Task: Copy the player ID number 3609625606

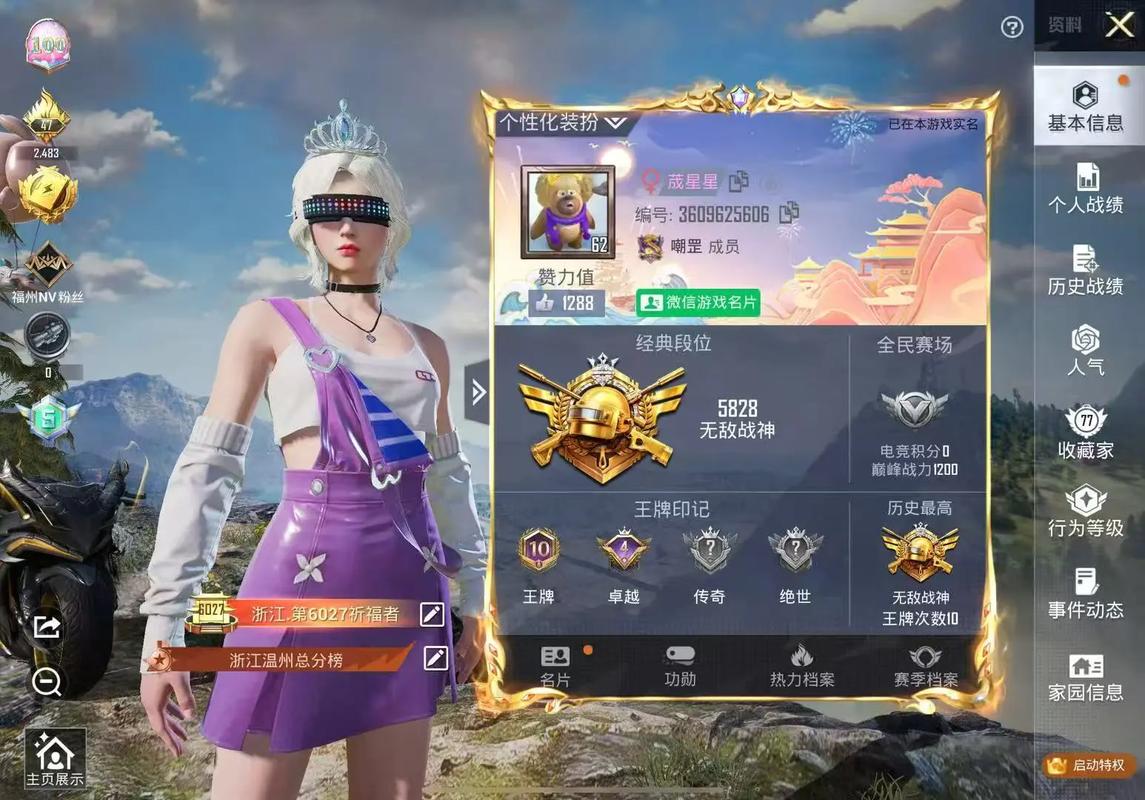Action: point(789,212)
